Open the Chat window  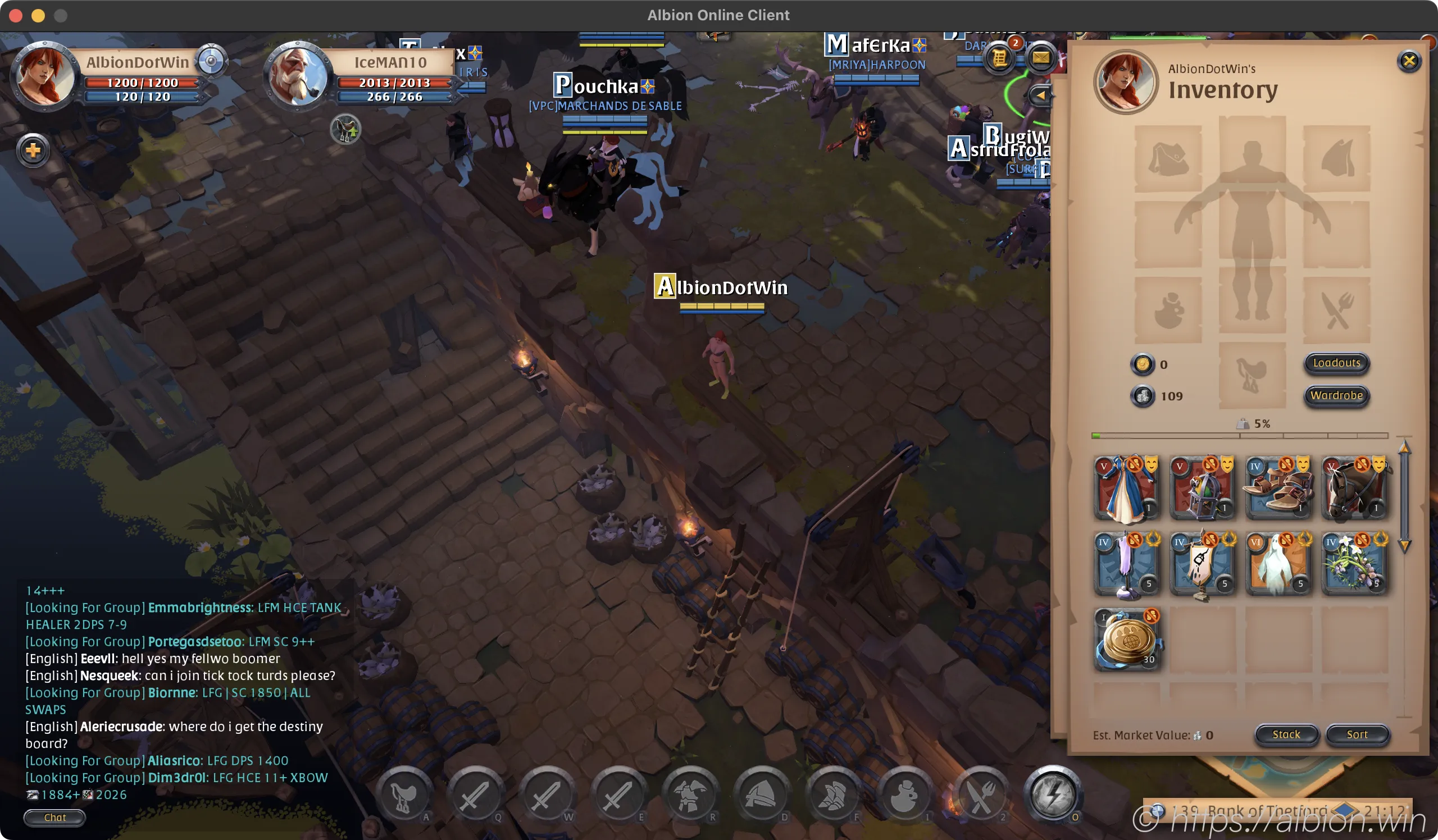[55, 817]
